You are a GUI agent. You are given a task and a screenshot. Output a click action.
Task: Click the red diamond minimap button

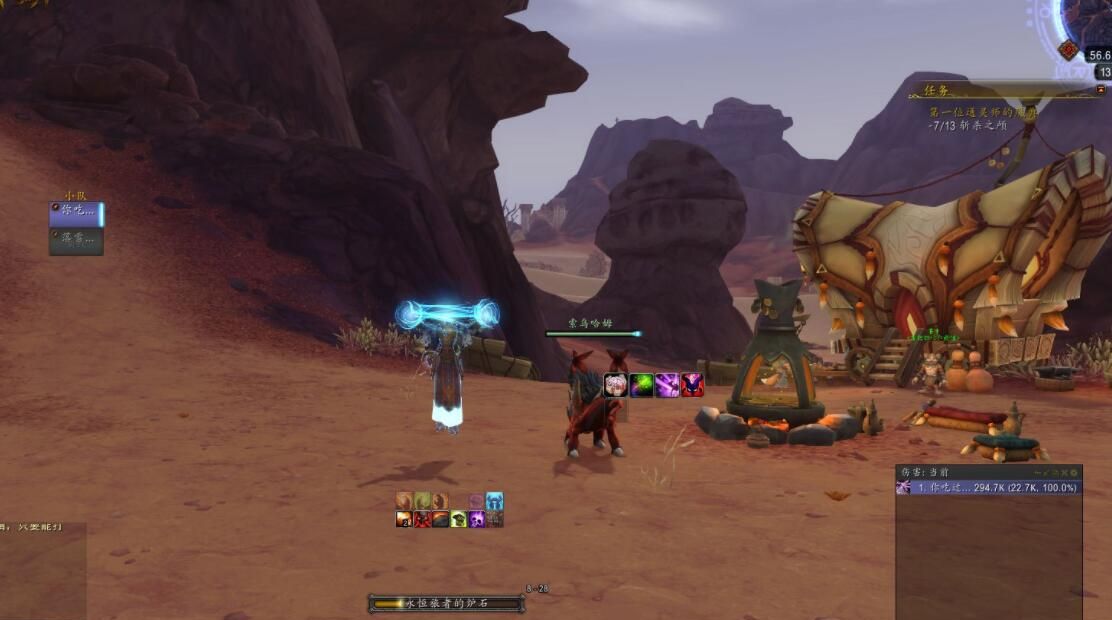(x=1069, y=50)
